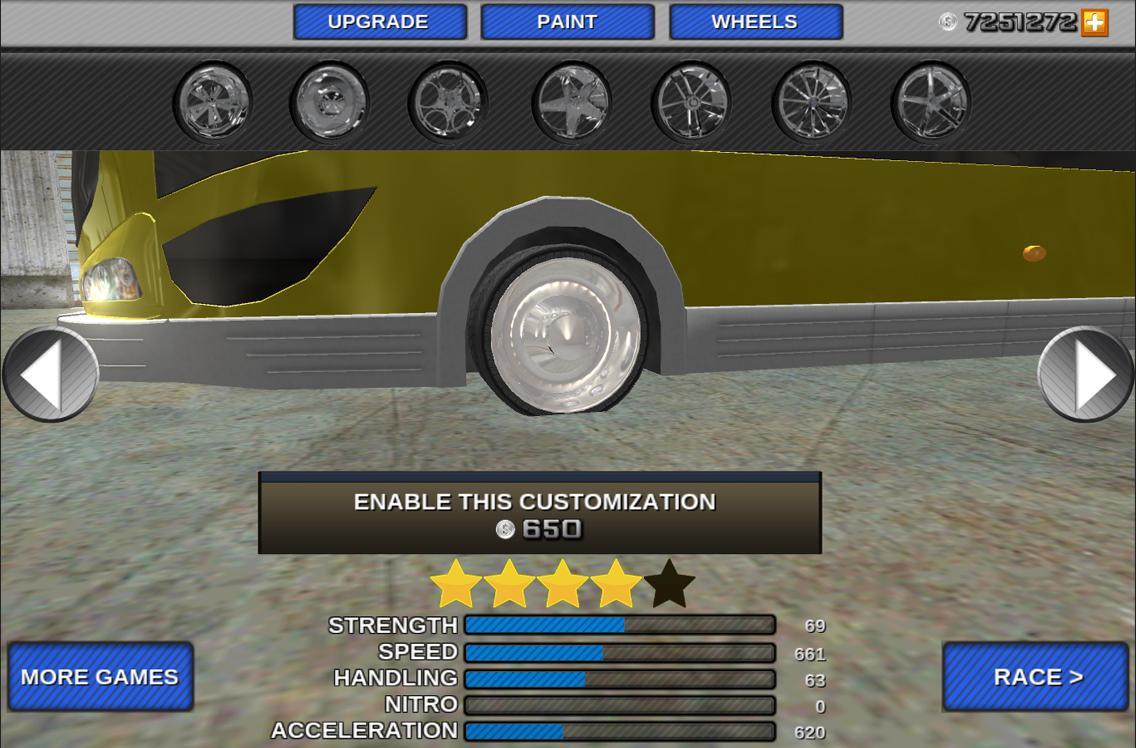The width and height of the screenshot is (1136, 748).
Task: Start the race
Action: (x=1036, y=677)
